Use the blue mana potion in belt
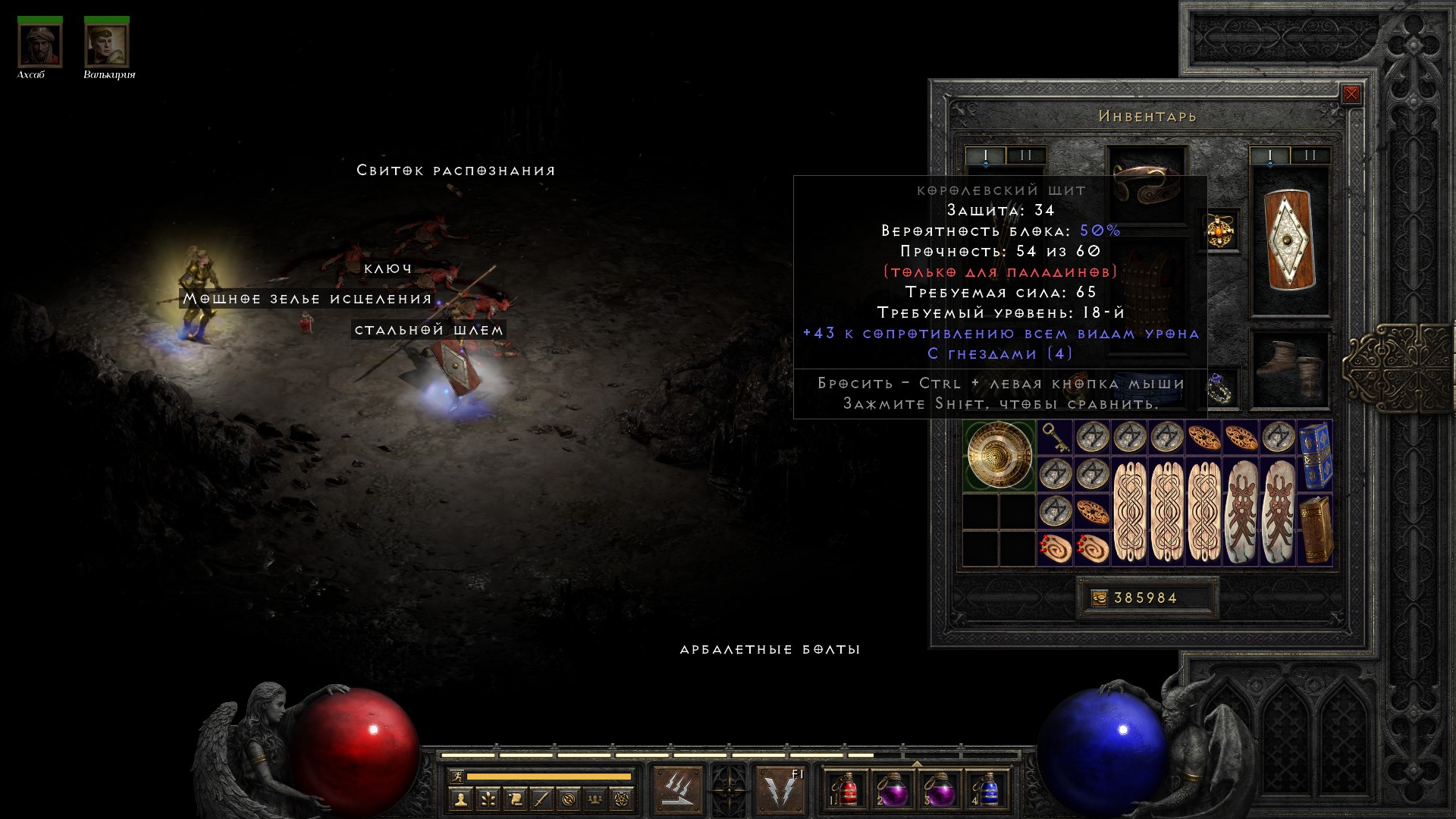This screenshot has width=1456, height=819. point(987,789)
